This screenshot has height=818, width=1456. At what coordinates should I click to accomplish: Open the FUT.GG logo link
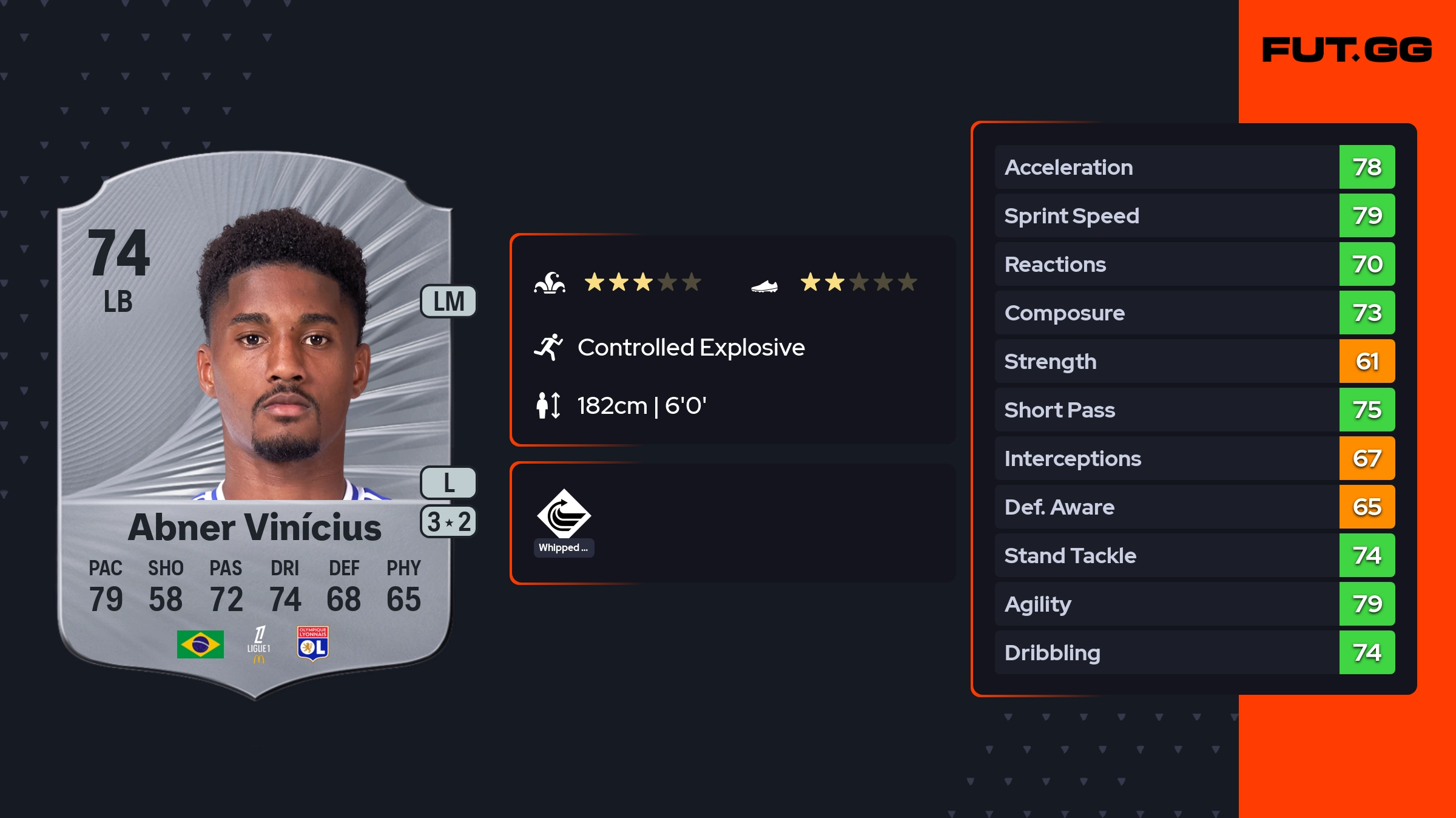1347,50
